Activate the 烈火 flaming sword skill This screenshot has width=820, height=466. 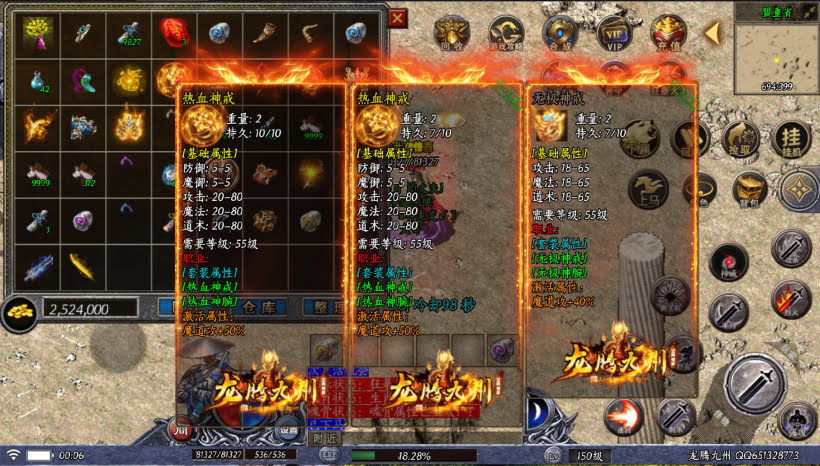click(790, 299)
